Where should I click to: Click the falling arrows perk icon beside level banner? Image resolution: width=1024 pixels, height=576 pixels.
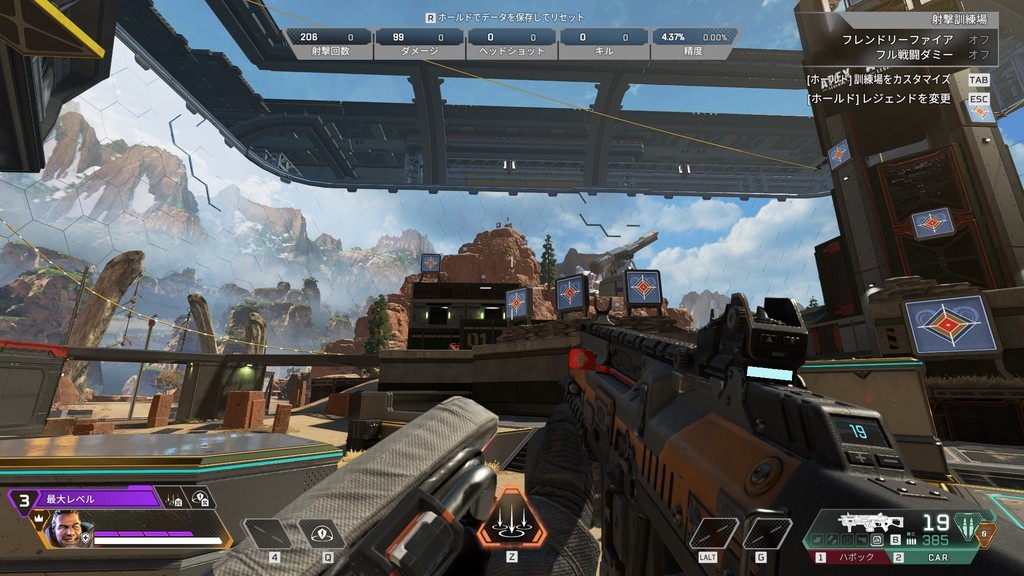174,498
